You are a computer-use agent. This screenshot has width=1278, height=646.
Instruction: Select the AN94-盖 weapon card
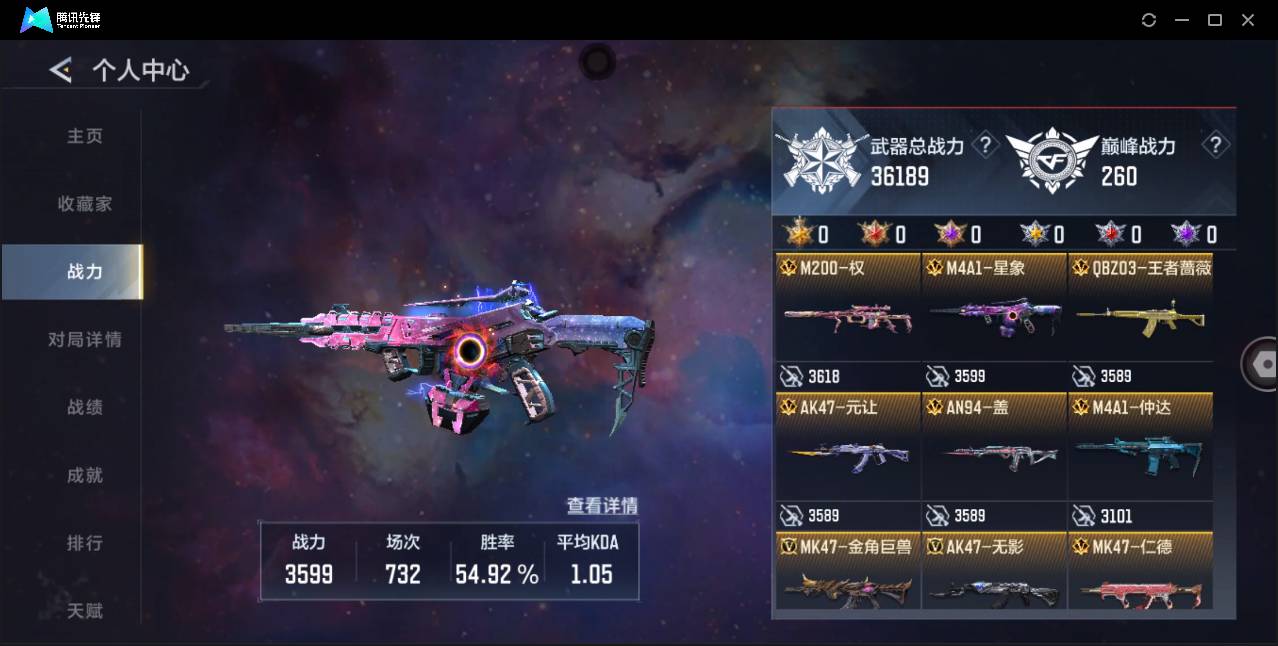[x=994, y=457]
